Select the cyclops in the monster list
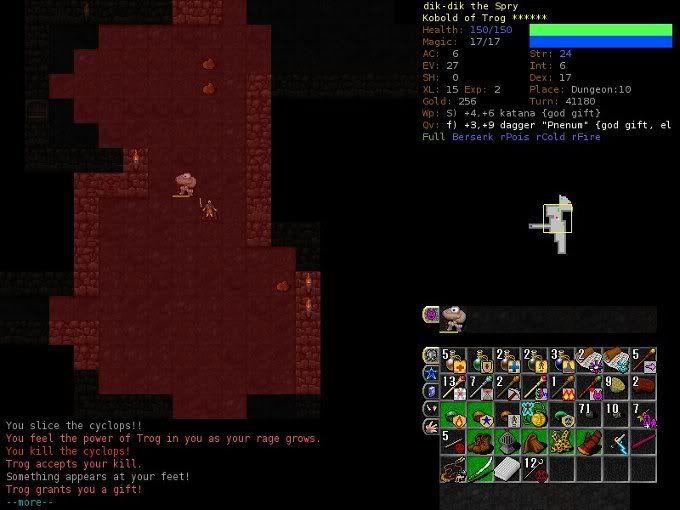The width and height of the screenshot is (680, 510). click(453, 318)
